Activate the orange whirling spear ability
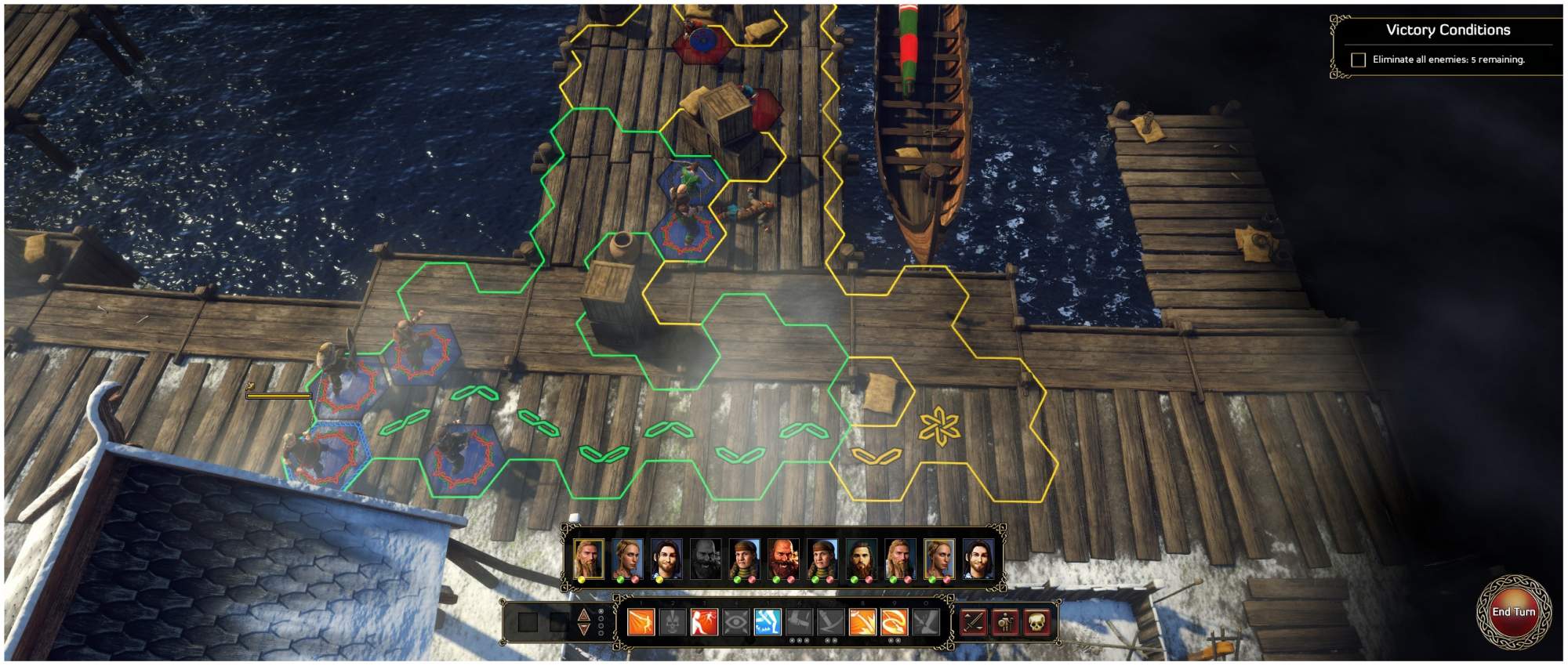Image resolution: width=1568 pixels, height=666 pixels. (x=894, y=623)
